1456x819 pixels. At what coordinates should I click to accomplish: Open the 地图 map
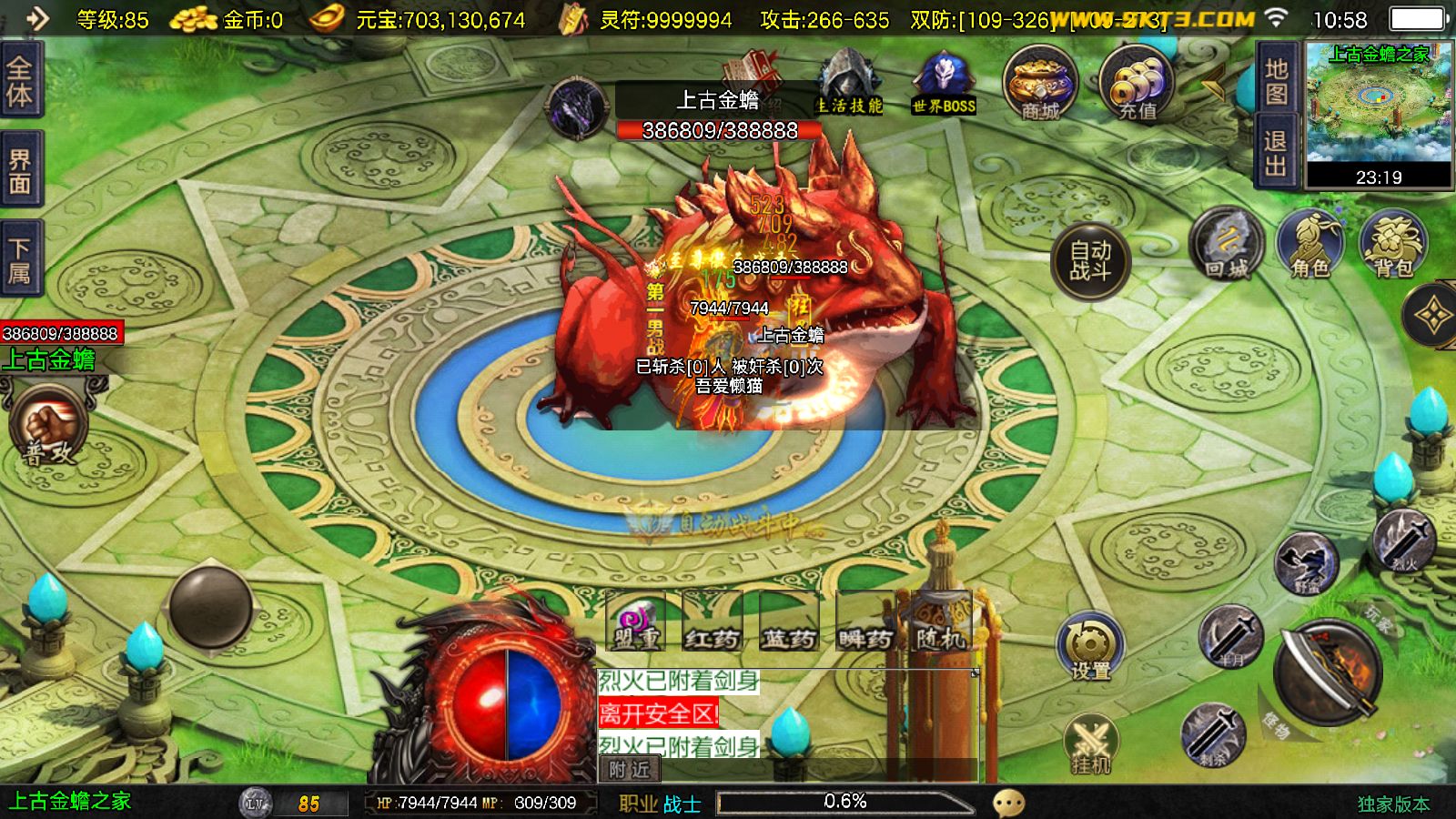(x=1276, y=80)
